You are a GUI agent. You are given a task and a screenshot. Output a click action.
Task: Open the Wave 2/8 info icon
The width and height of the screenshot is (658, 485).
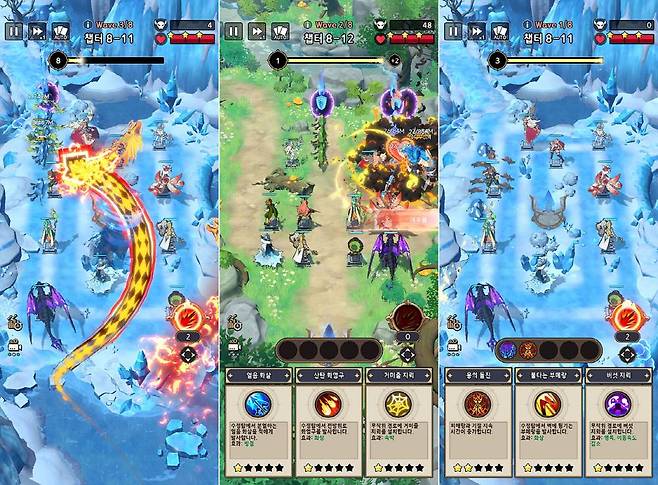coord(310,22)
